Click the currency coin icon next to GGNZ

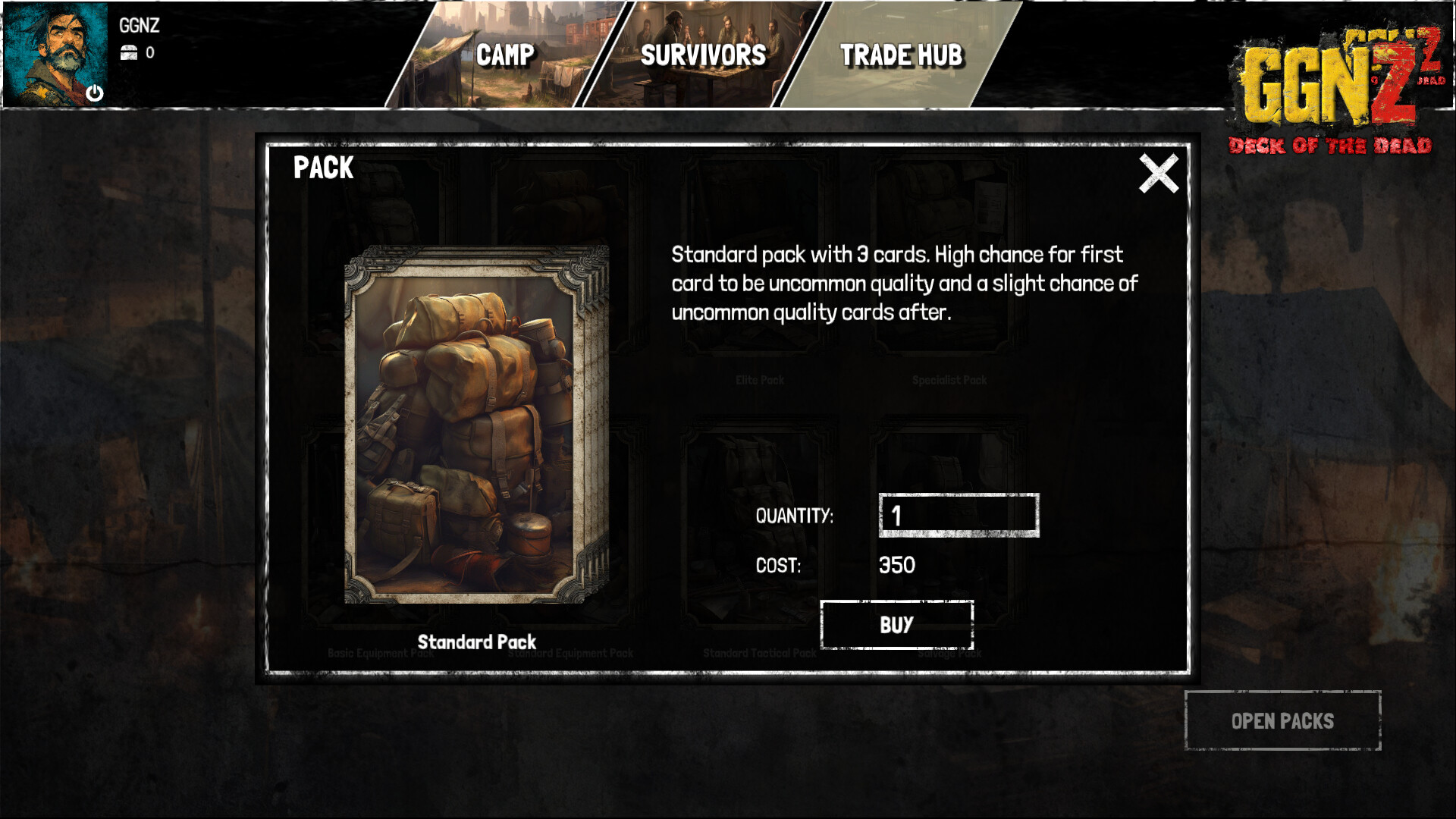coord(129,53)
